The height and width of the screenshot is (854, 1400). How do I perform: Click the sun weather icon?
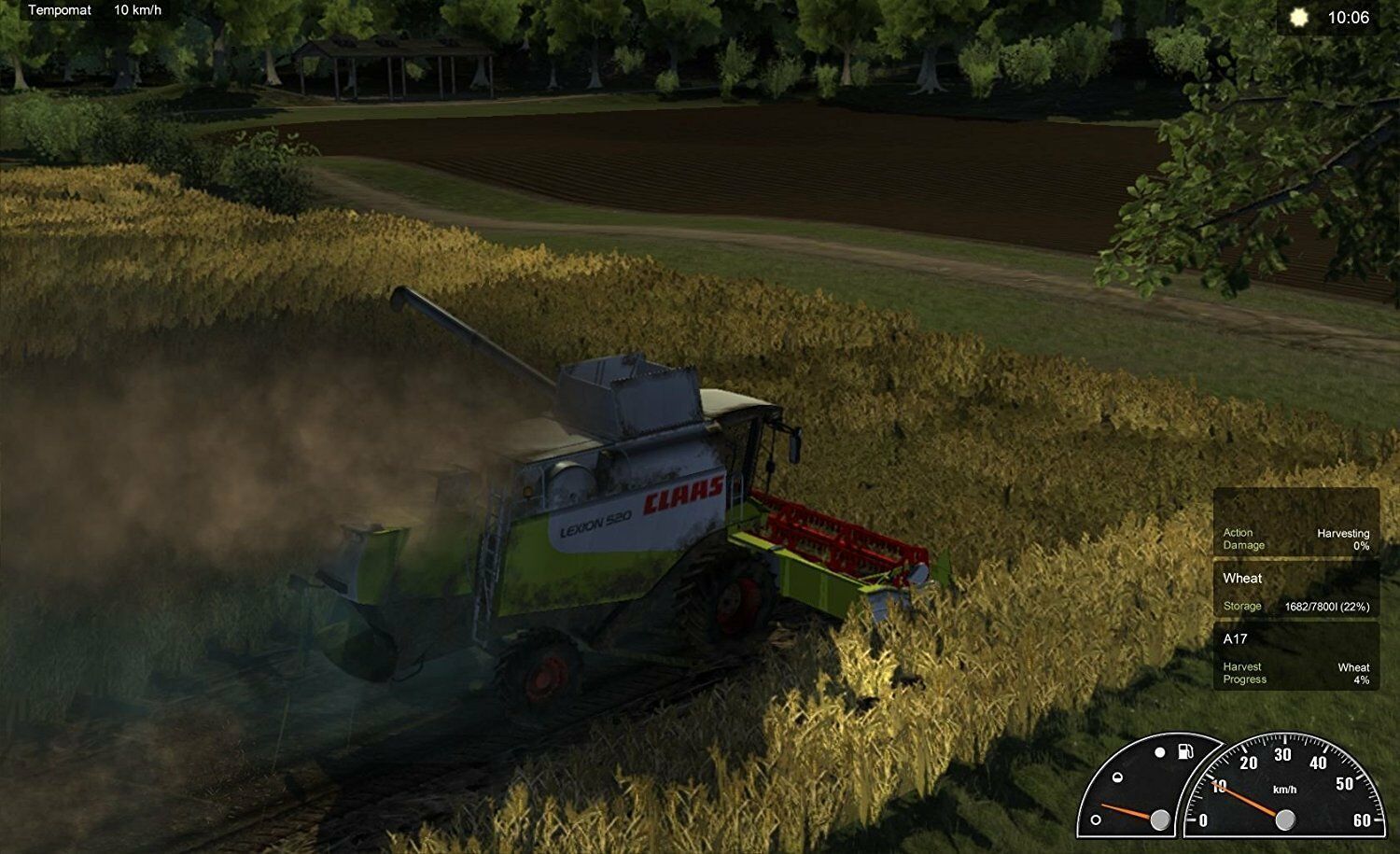point(1298,18)
